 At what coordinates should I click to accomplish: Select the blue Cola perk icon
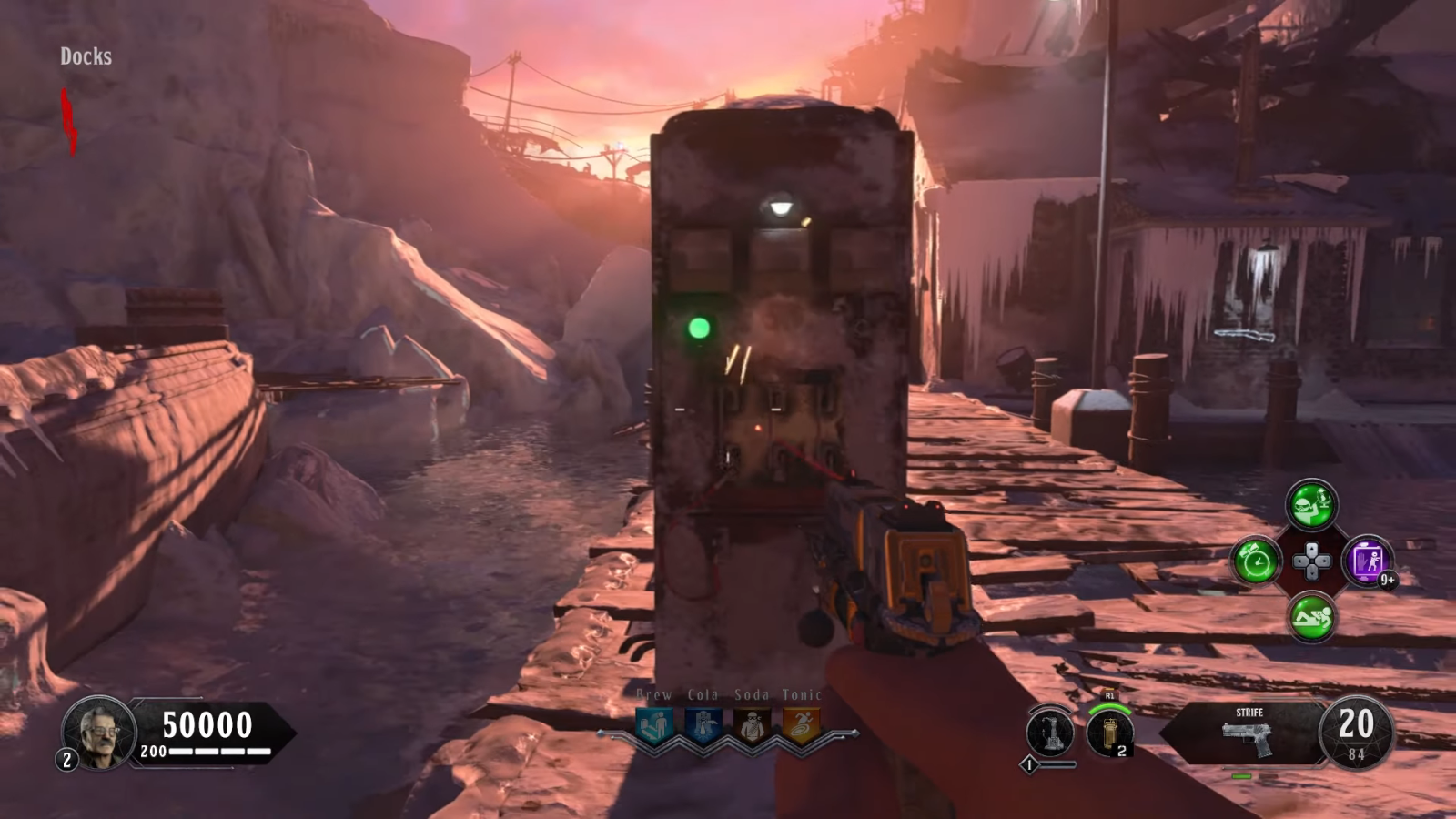[703, 725]
